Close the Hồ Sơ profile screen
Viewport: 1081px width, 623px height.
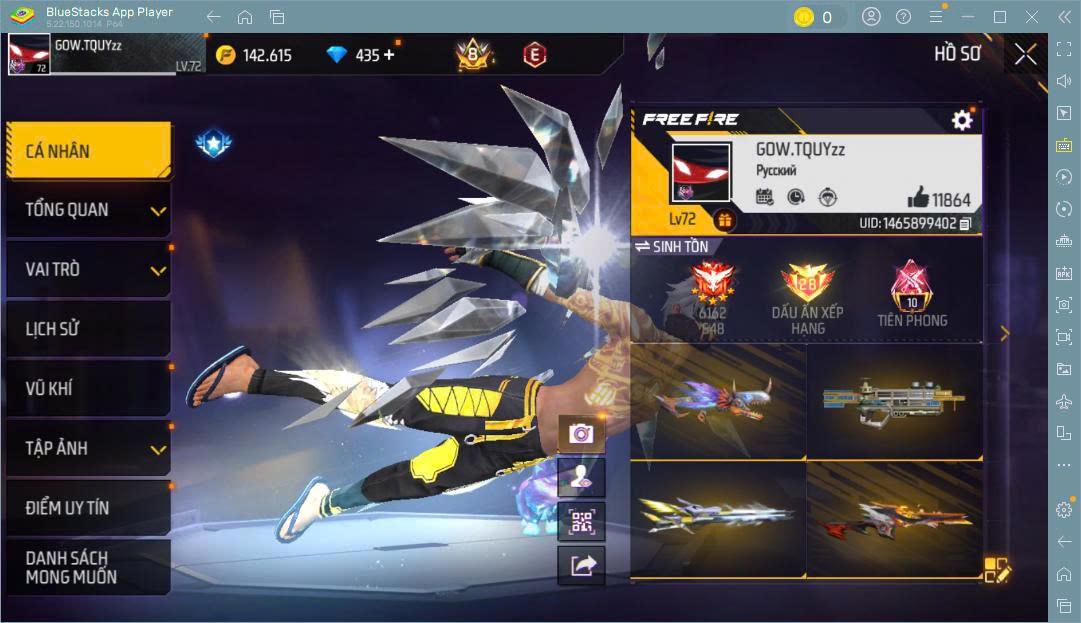[1025, 55]
